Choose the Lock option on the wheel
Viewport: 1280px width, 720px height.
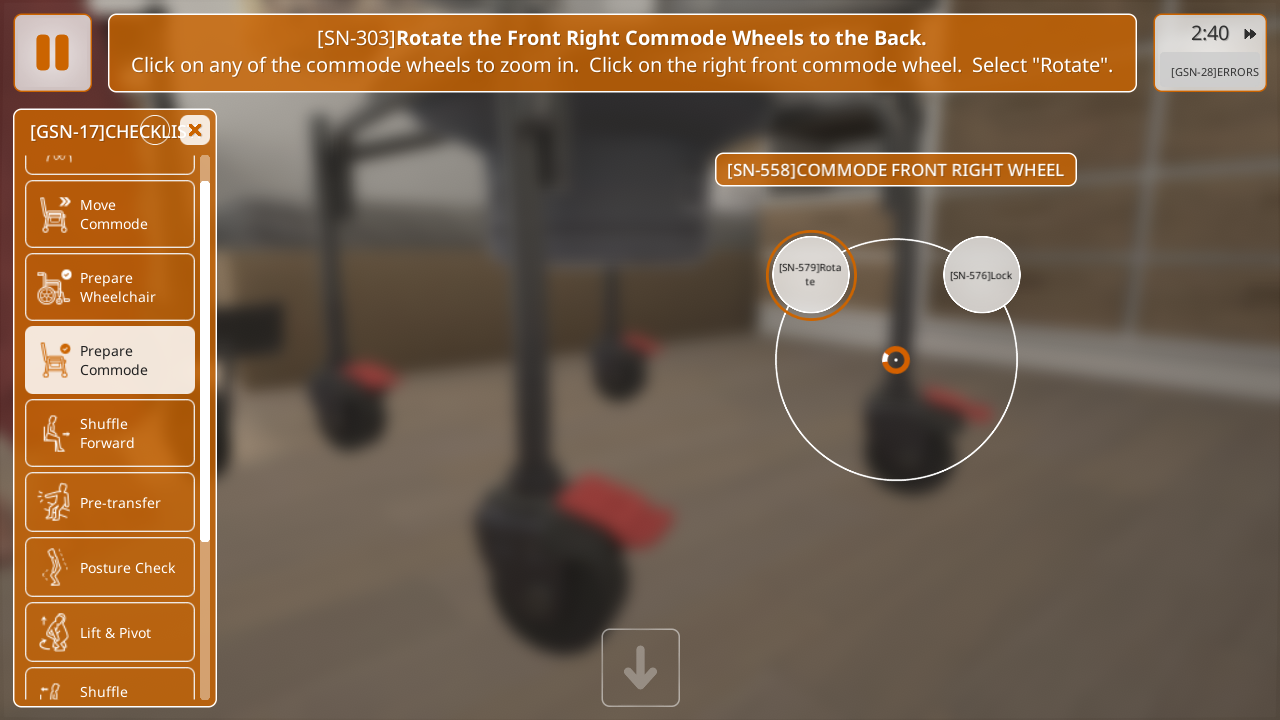click(981, 275)
